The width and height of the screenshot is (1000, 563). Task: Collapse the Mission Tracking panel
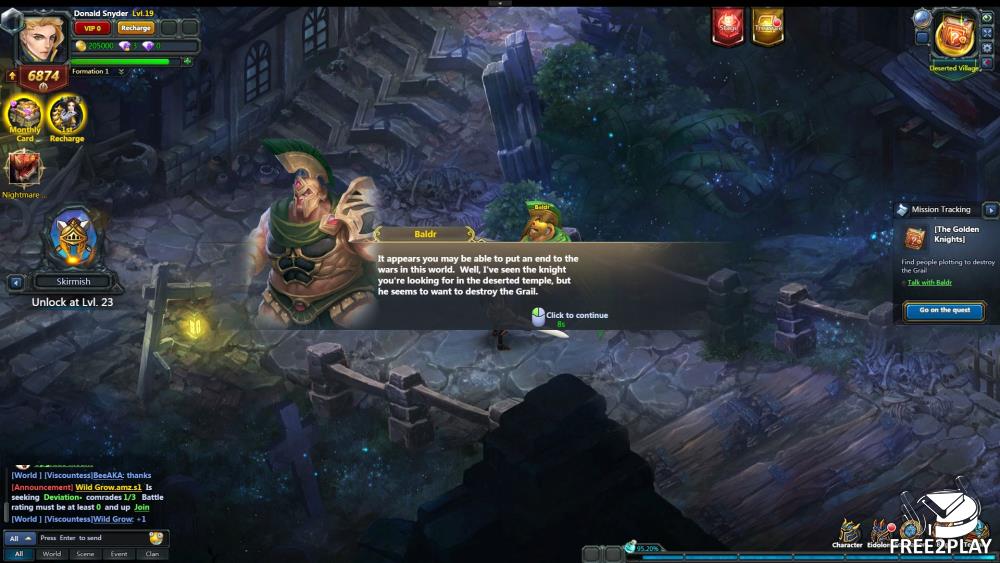click(990, 209)
